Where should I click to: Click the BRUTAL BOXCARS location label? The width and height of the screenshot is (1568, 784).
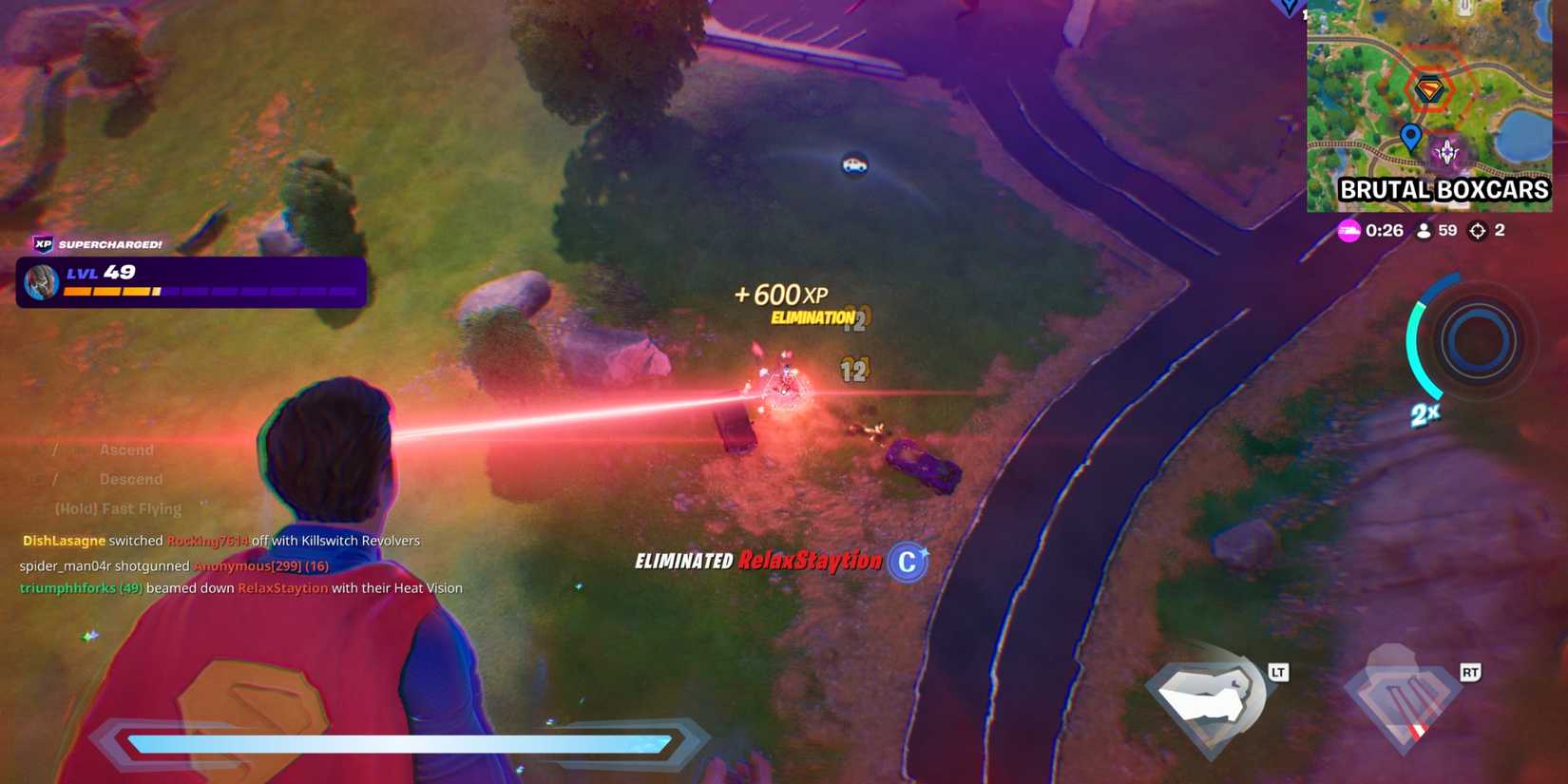click(x=1444, y=190)
